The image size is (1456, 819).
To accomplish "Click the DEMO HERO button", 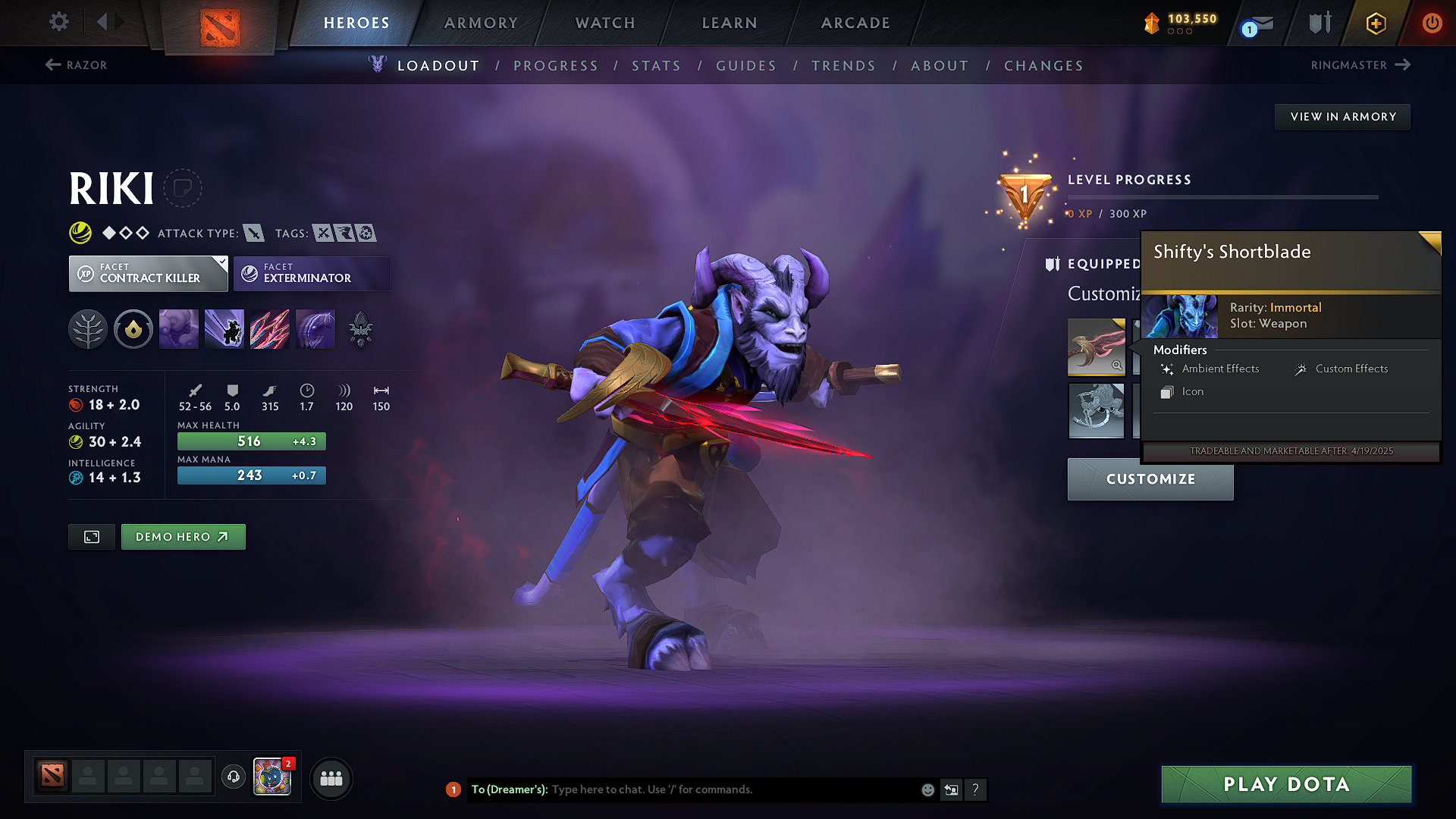I will click(183, 536).
